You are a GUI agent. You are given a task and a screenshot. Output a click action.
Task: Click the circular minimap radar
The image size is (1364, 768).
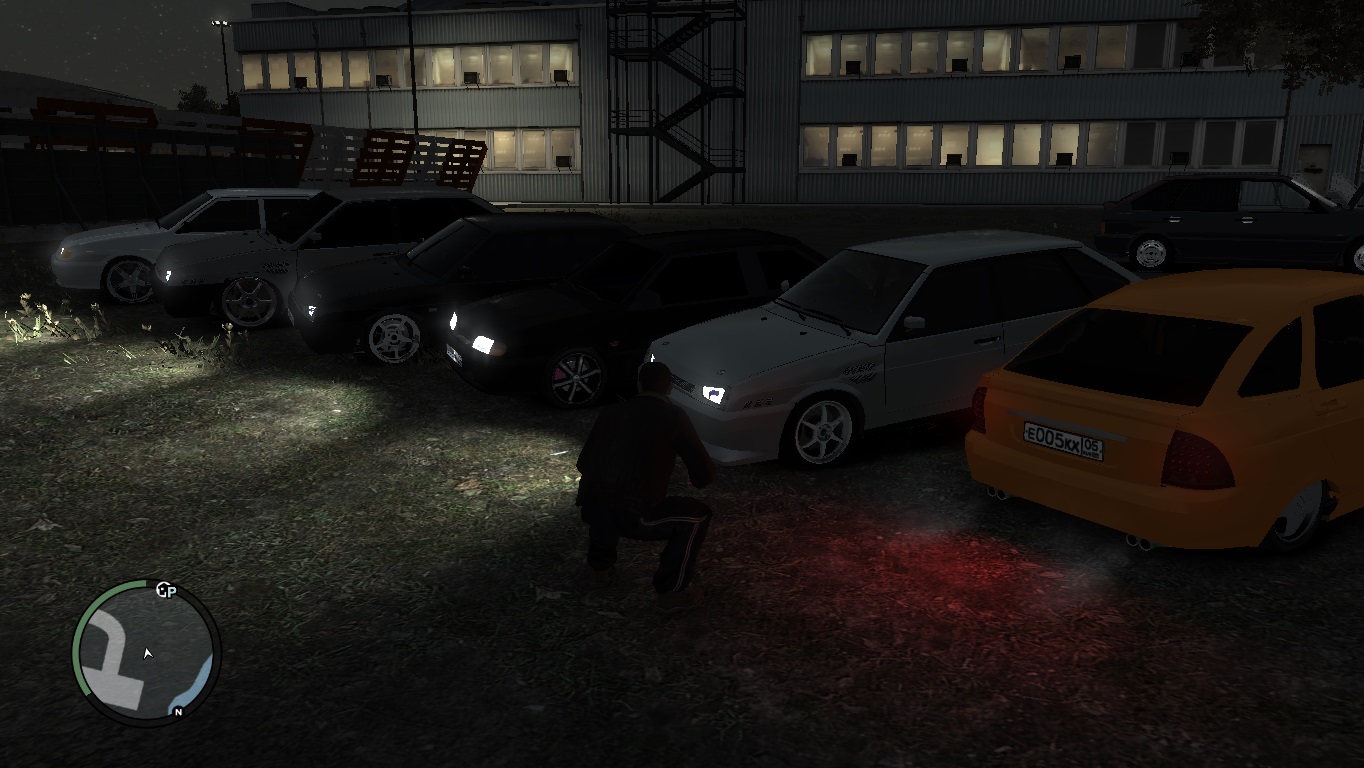click(x=146, y=651)
